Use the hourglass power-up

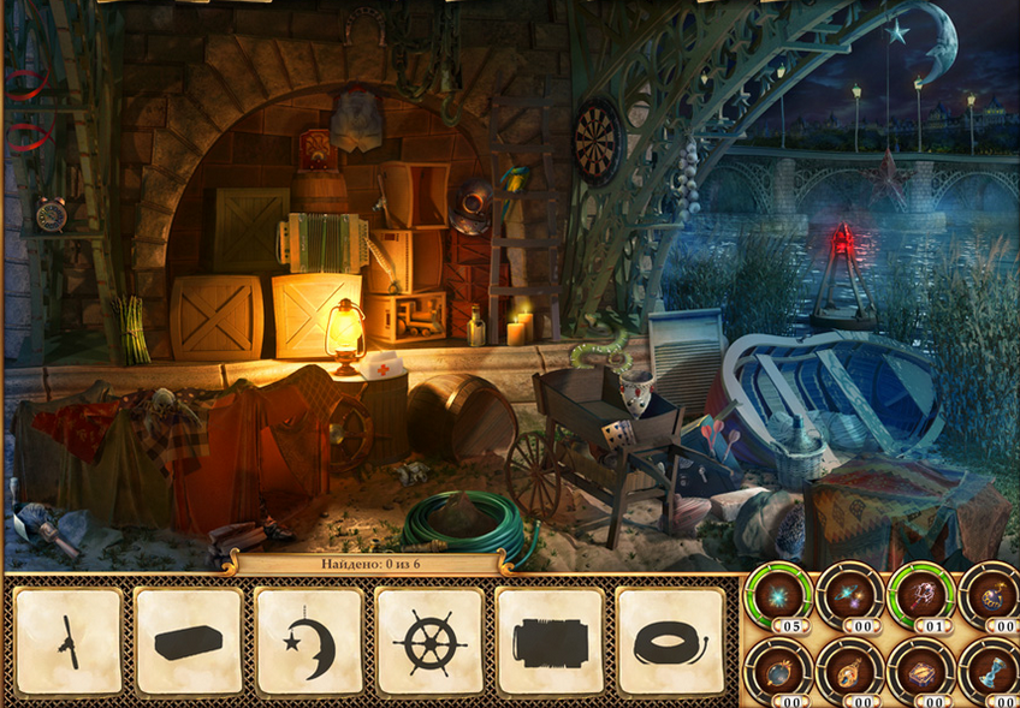pos(992,672)
